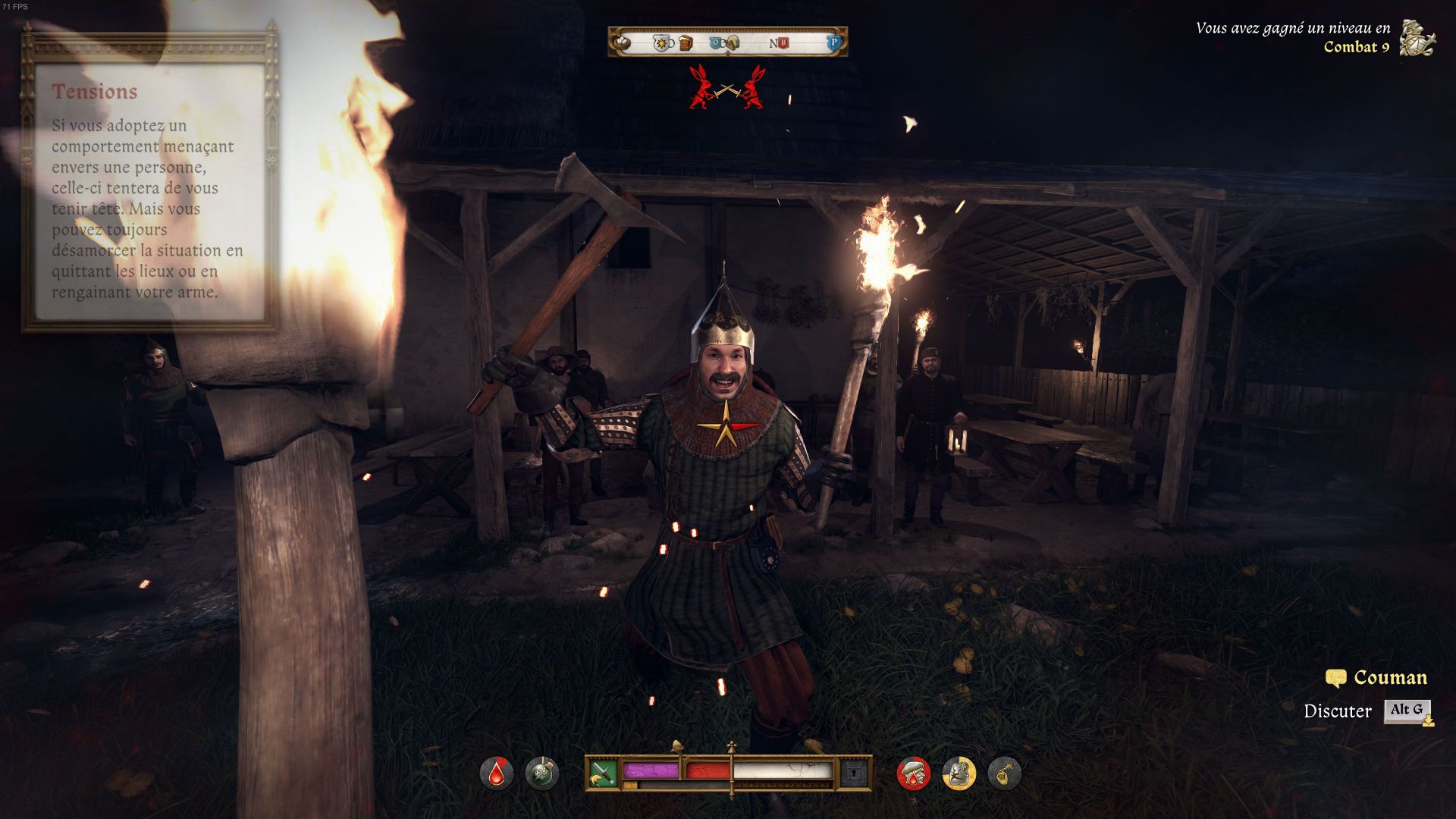Click the red dueling hares combat indicator

point(727,88)
